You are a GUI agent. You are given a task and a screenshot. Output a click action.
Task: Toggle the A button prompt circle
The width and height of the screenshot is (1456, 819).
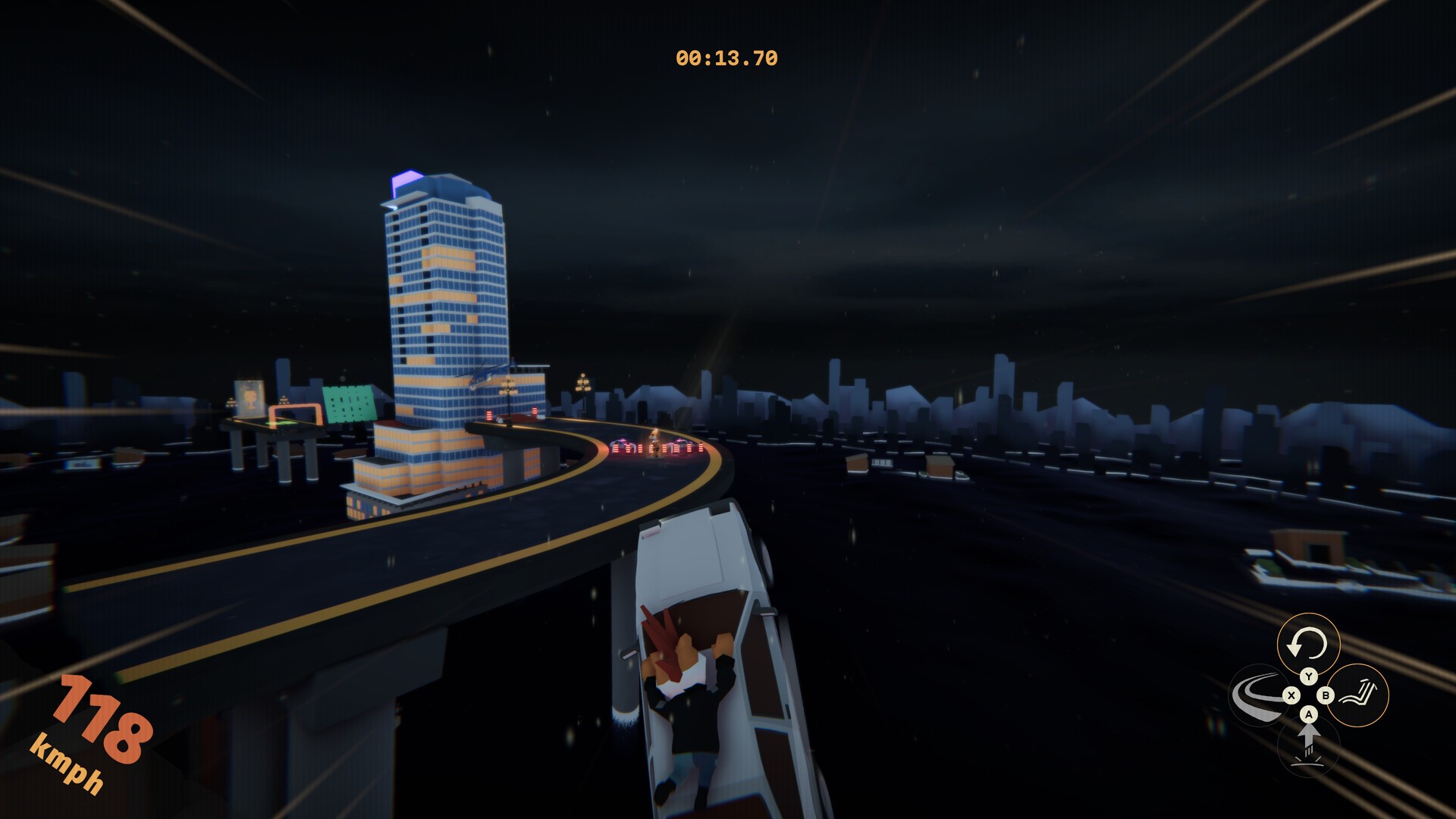click(1308, 716)
